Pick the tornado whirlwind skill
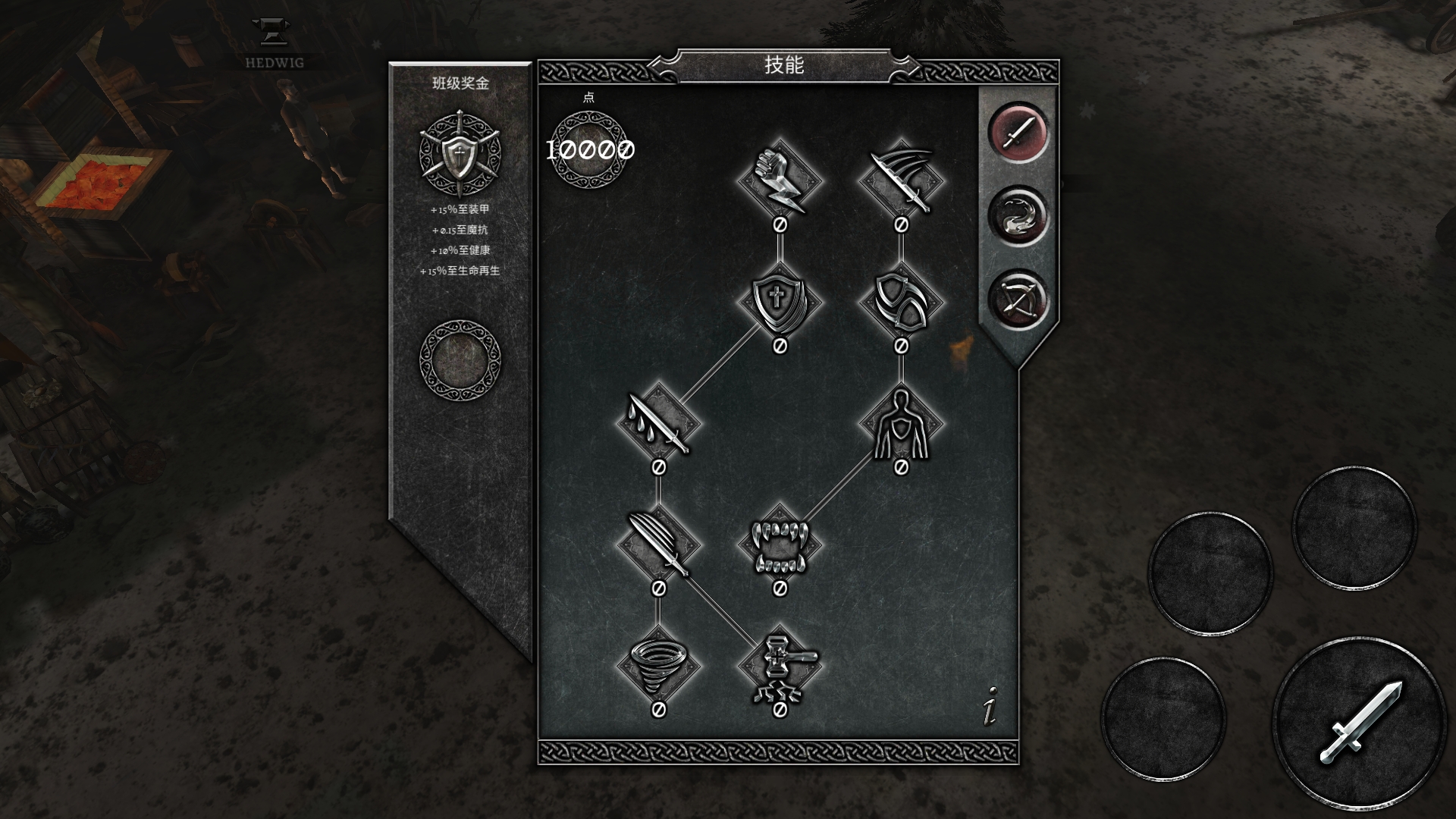Screen dimensions: 1456x819 pos(658,667)
